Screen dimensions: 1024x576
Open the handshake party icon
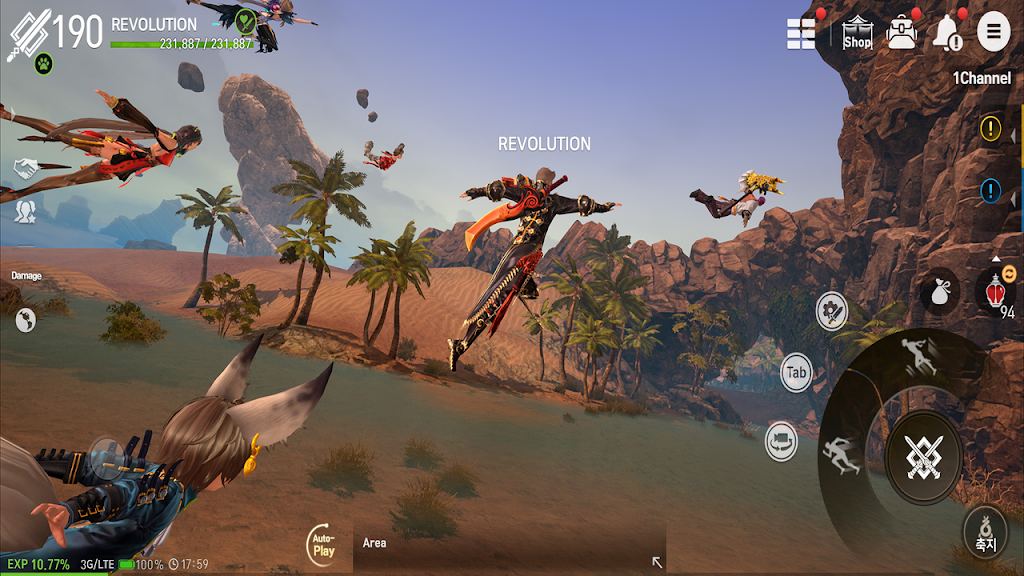coord(25,167)
